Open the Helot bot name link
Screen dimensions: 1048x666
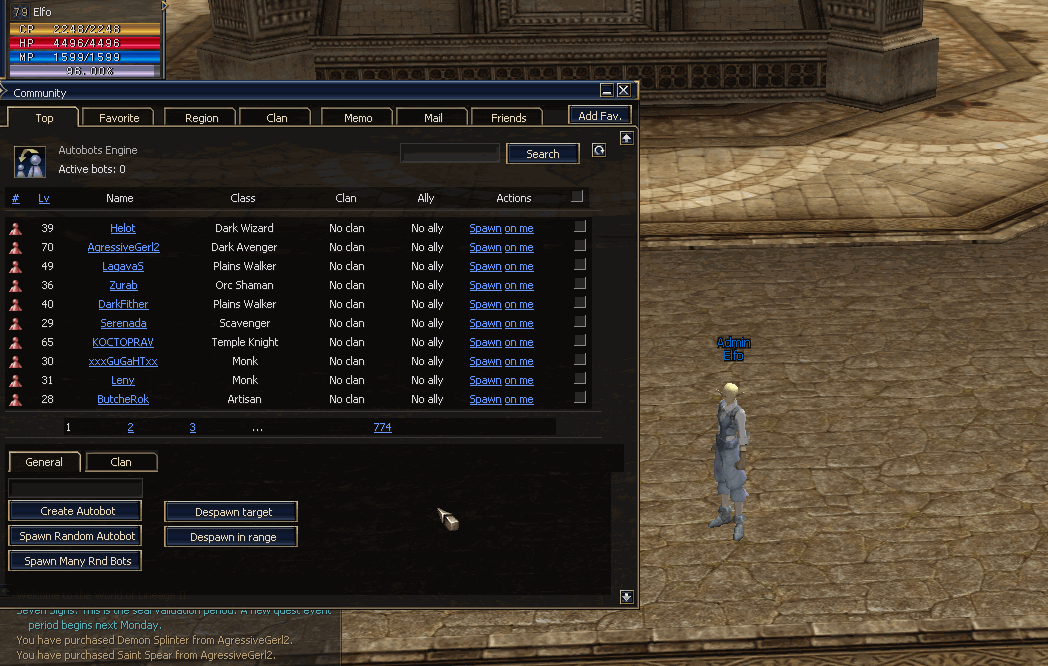pyautogui.click(x=123, y=228)
